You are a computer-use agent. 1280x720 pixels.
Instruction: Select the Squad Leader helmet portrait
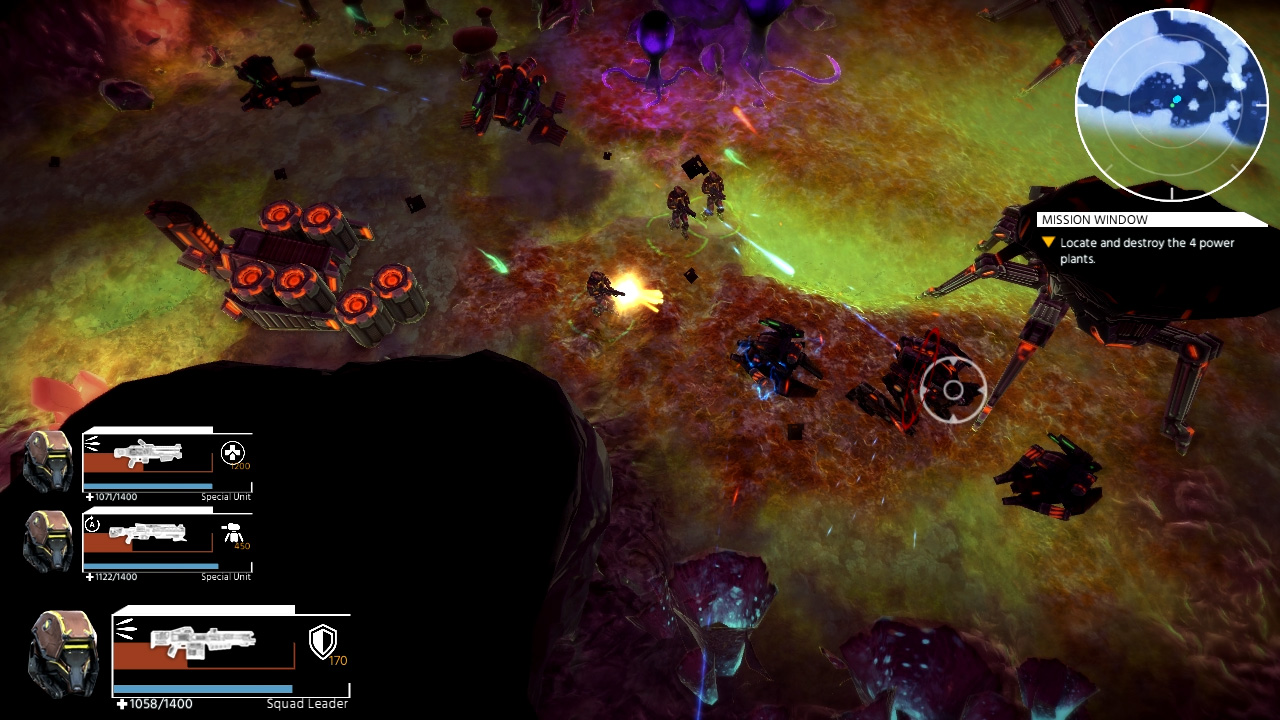[64, 654]
